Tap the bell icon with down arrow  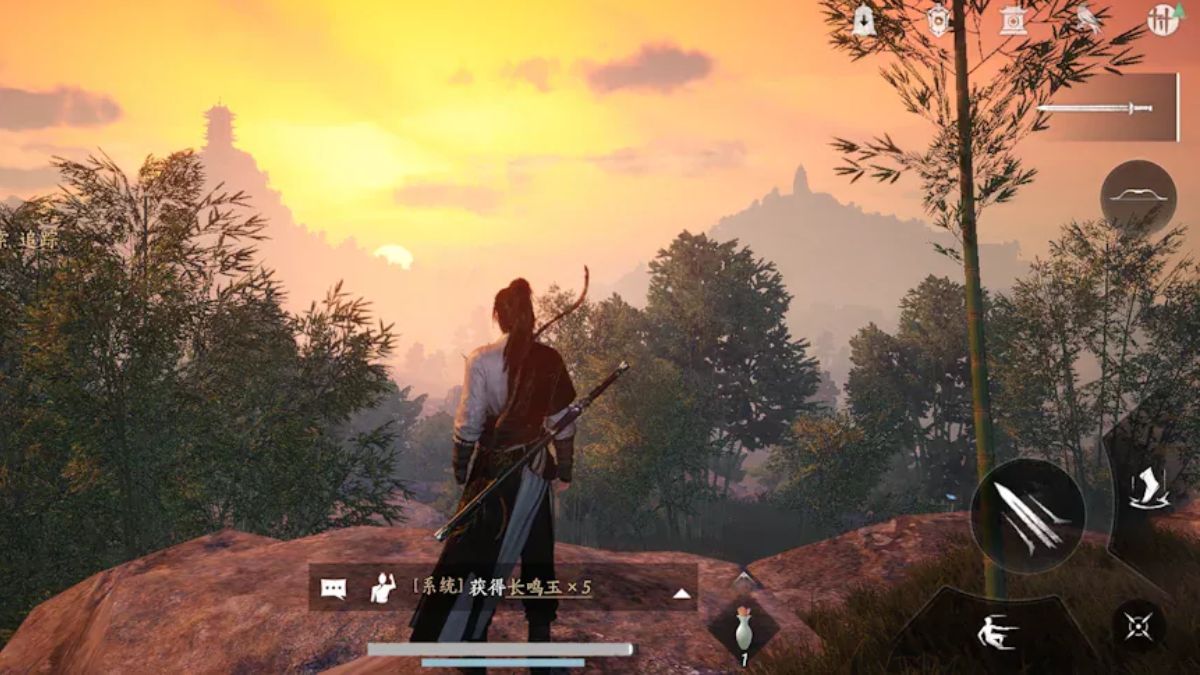click(864, 21)
